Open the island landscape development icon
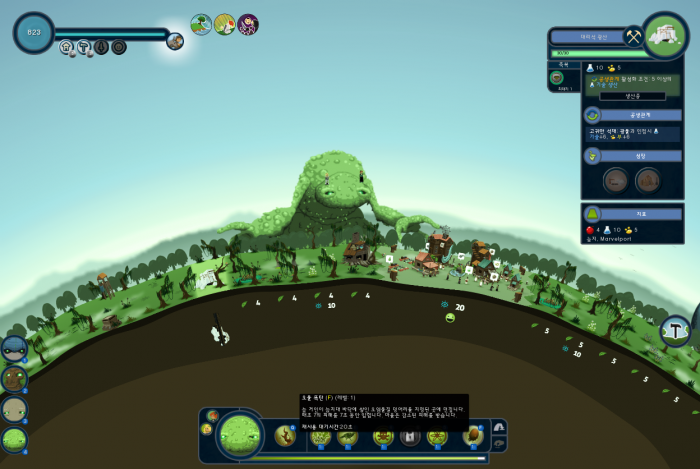 coord(201,24)
